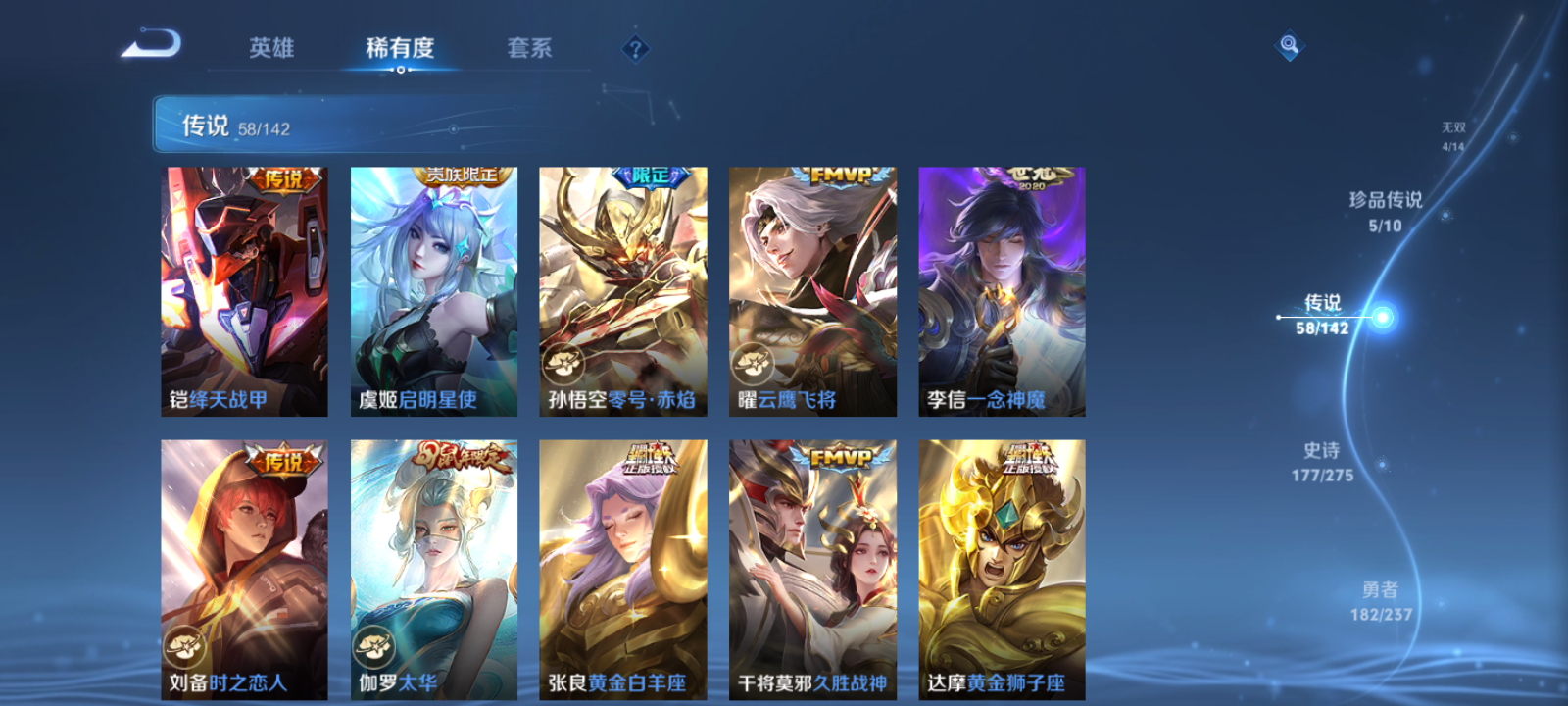The image size is (1568, 706).
Task: Open the 达摩黄金狮子座 skin card
Action: pos(1001,569)
